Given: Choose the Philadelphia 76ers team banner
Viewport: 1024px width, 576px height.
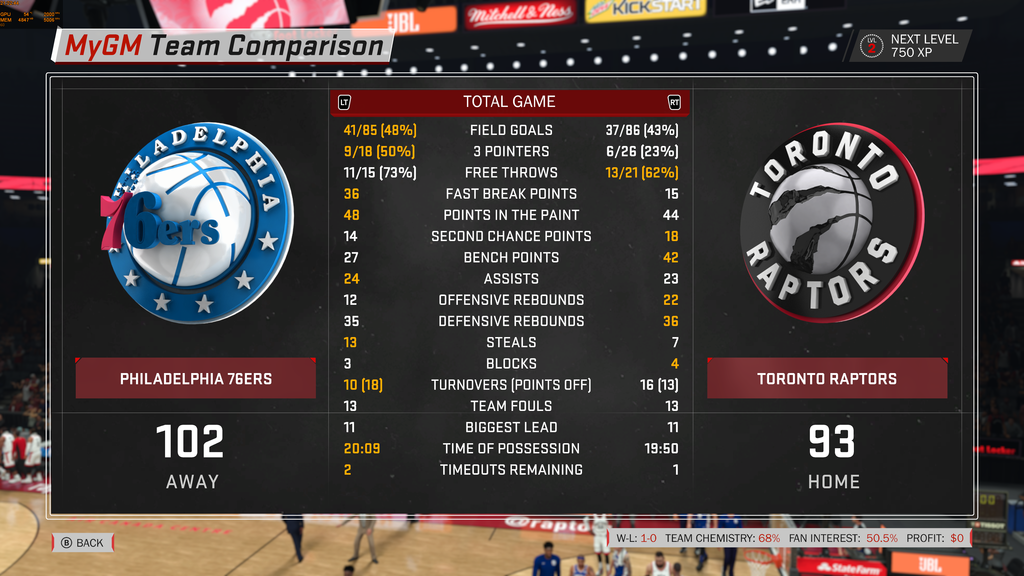Looking at the screenshot, I should (x=196, y=379).
